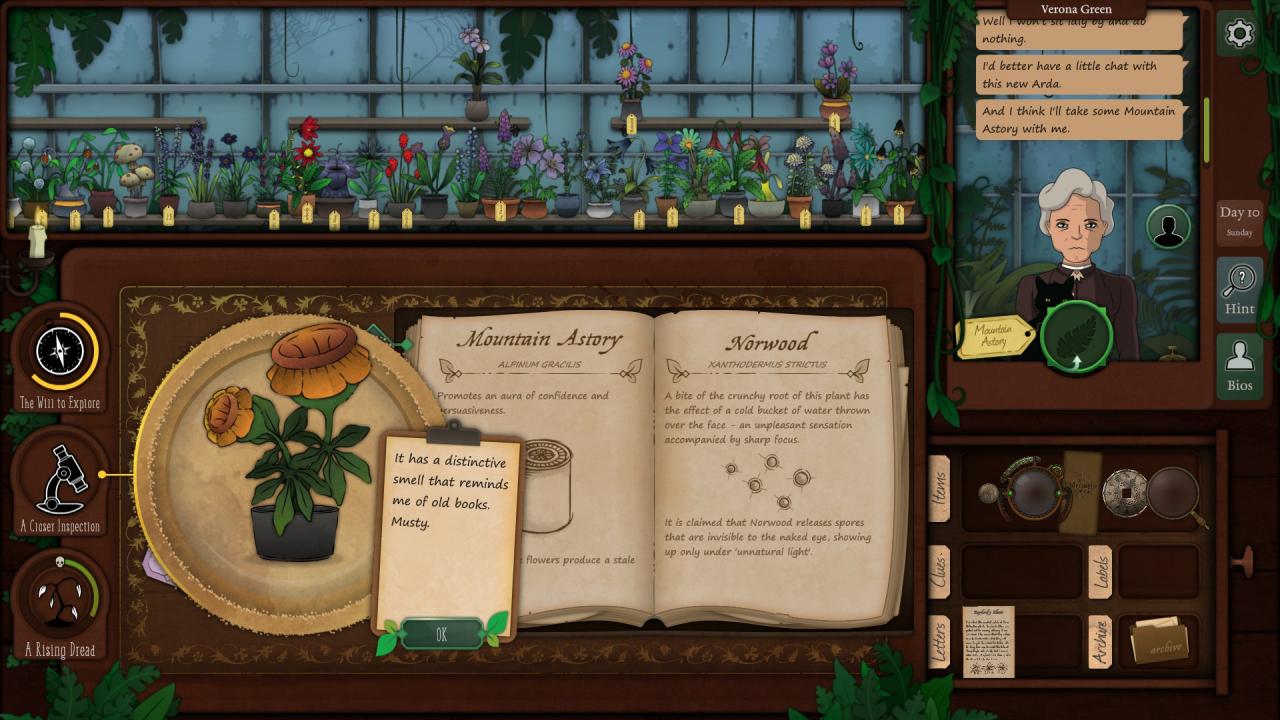Open the settings gear menu
The image size is (1280, 720).
pyautogui.click(x=1239, y=35)
